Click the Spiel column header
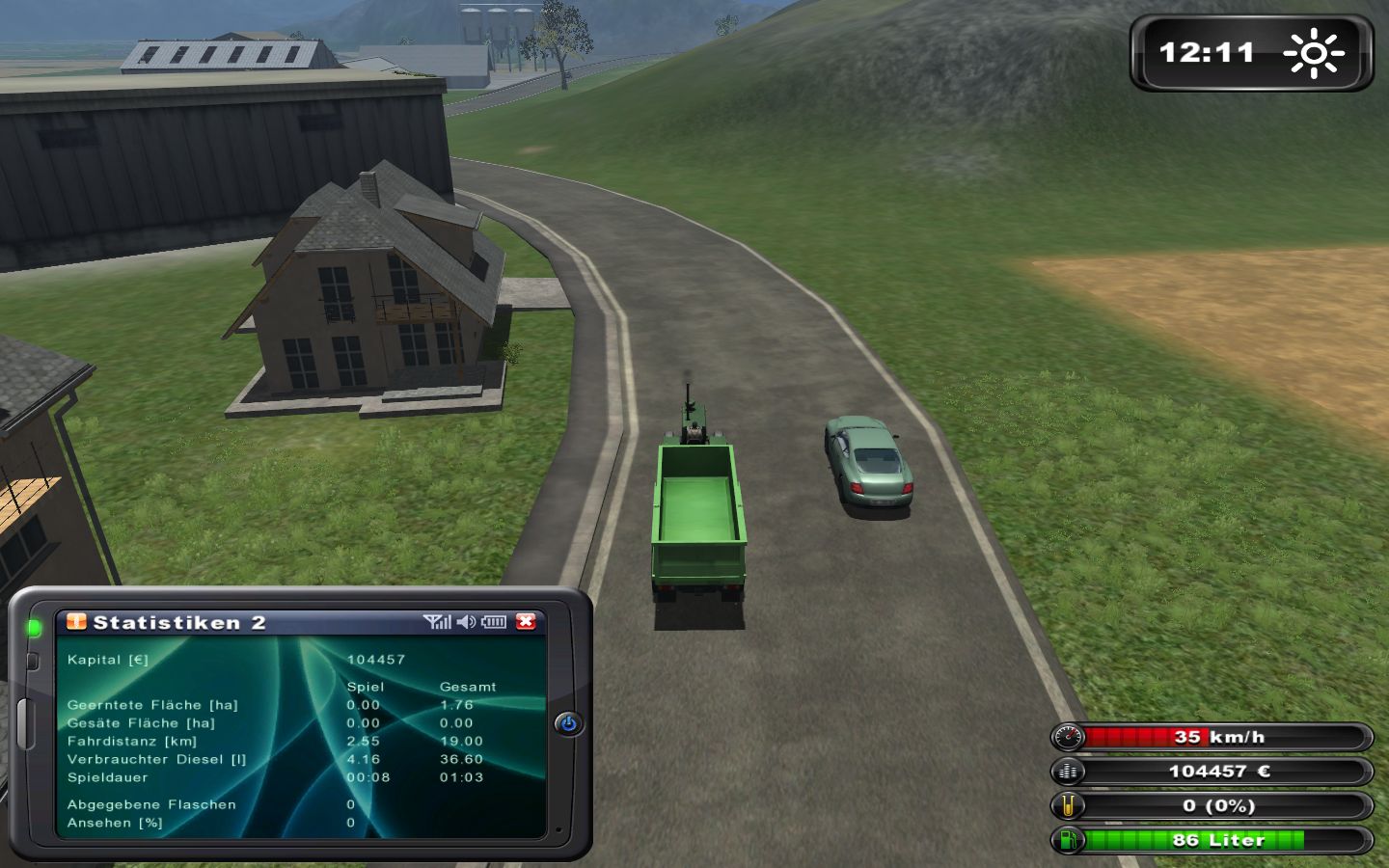Image resolution: width=1389 pixels, height=868 pixels. point(365,687)
